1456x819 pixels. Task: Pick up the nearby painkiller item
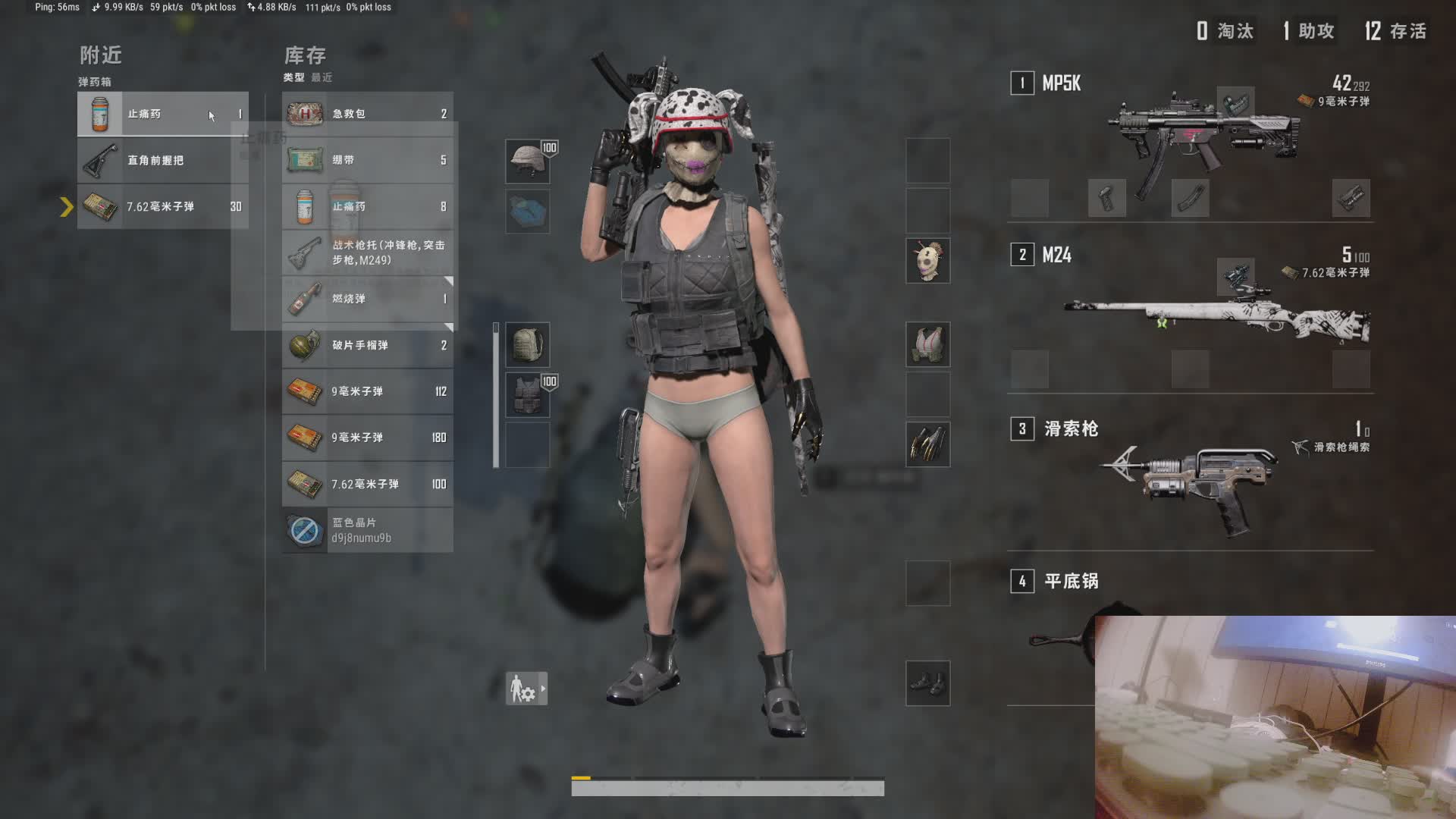coord(162,114)
